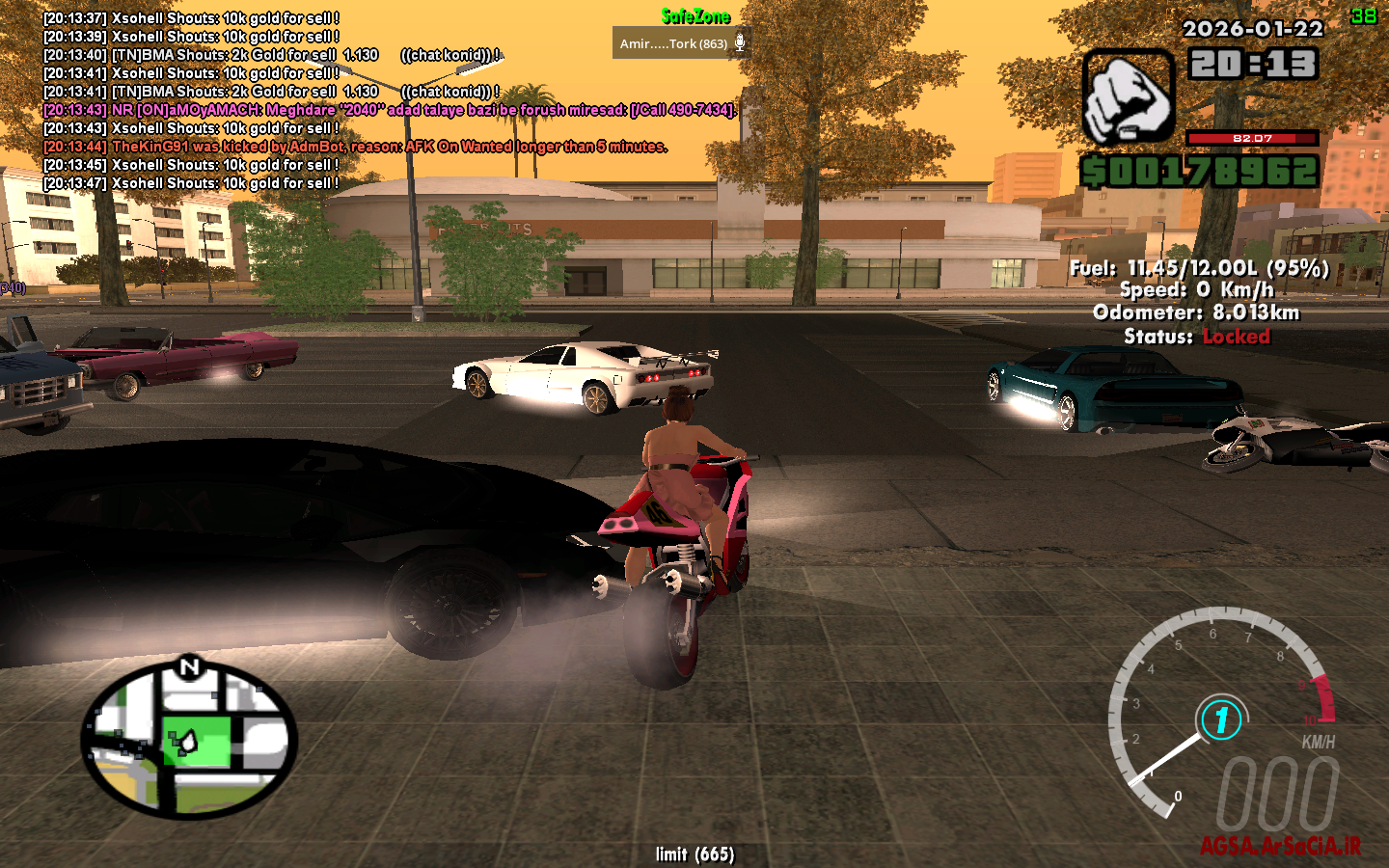Click the North indicator above the minimap
Image resolution: width=1389 pixels, height=868 pixels.
(190, 667)
